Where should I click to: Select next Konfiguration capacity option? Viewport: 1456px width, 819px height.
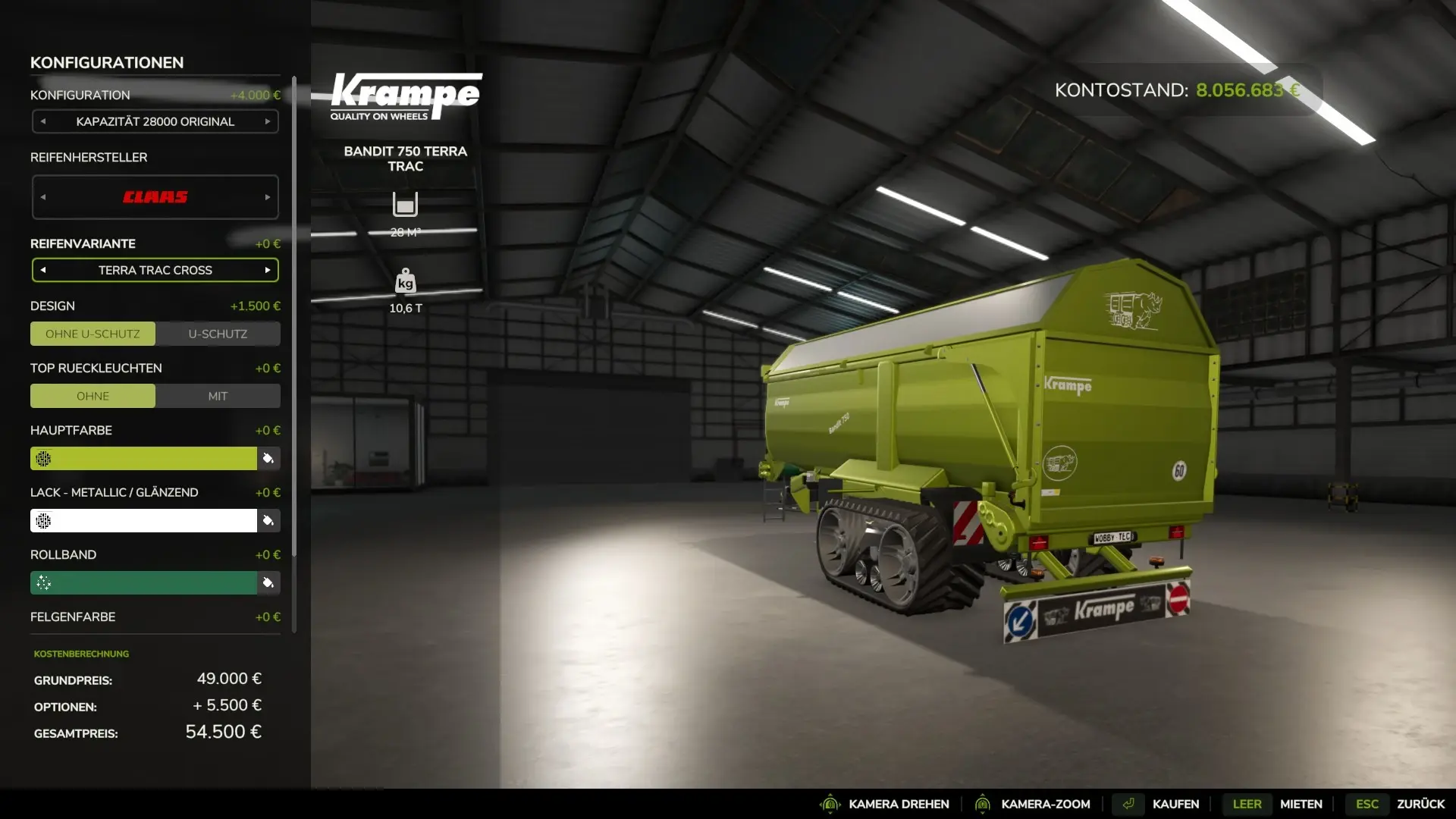268,121
